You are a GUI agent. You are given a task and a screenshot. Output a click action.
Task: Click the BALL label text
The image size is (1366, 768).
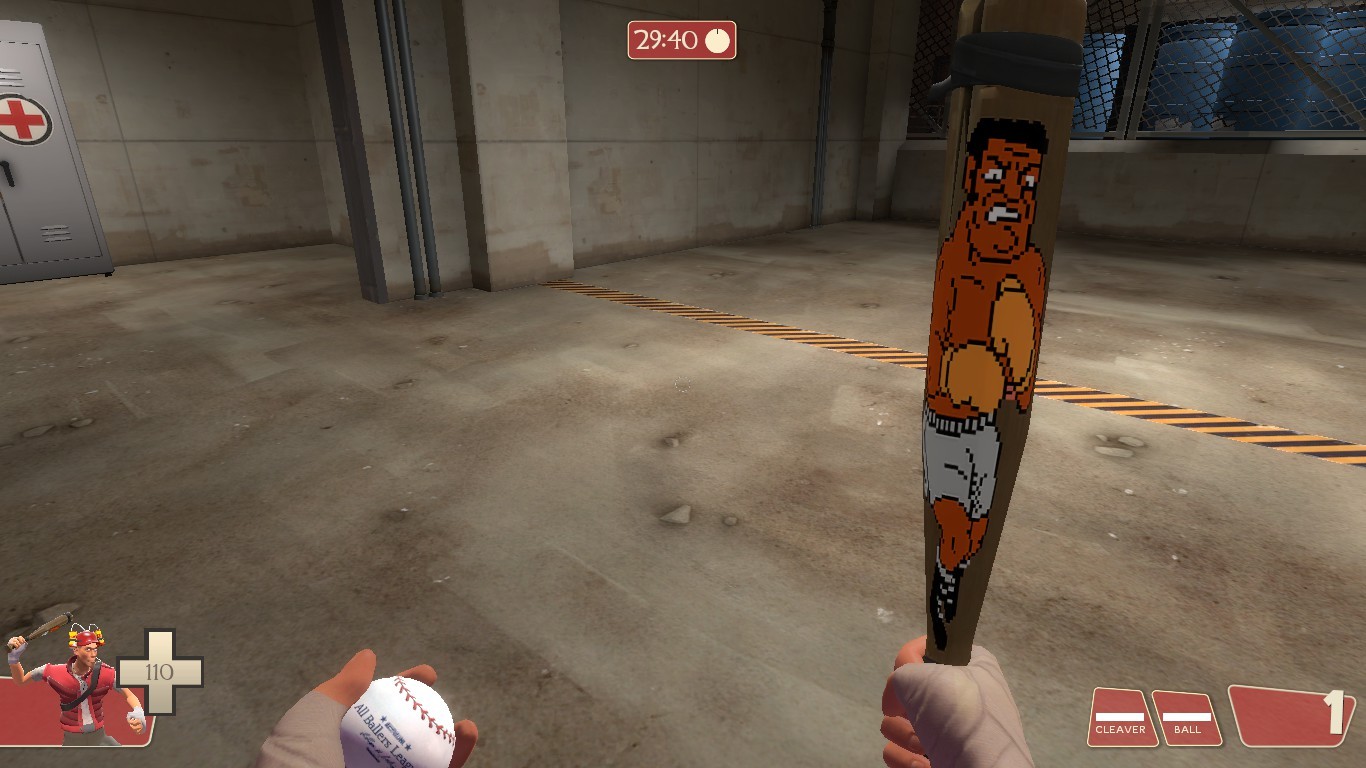coord(1189,731)
